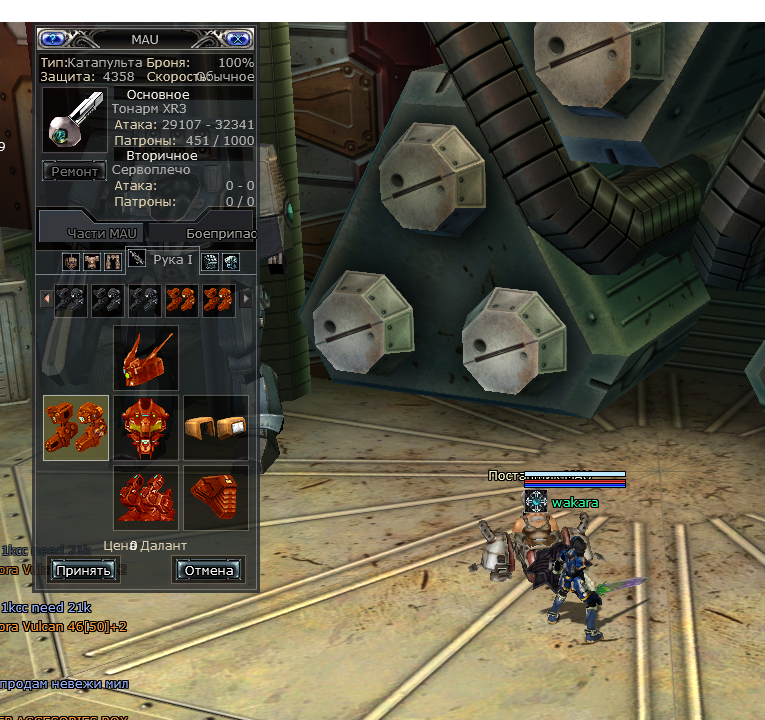Switch to the Части MAU tab
765x720 pixels.
(x=101, y=233)
